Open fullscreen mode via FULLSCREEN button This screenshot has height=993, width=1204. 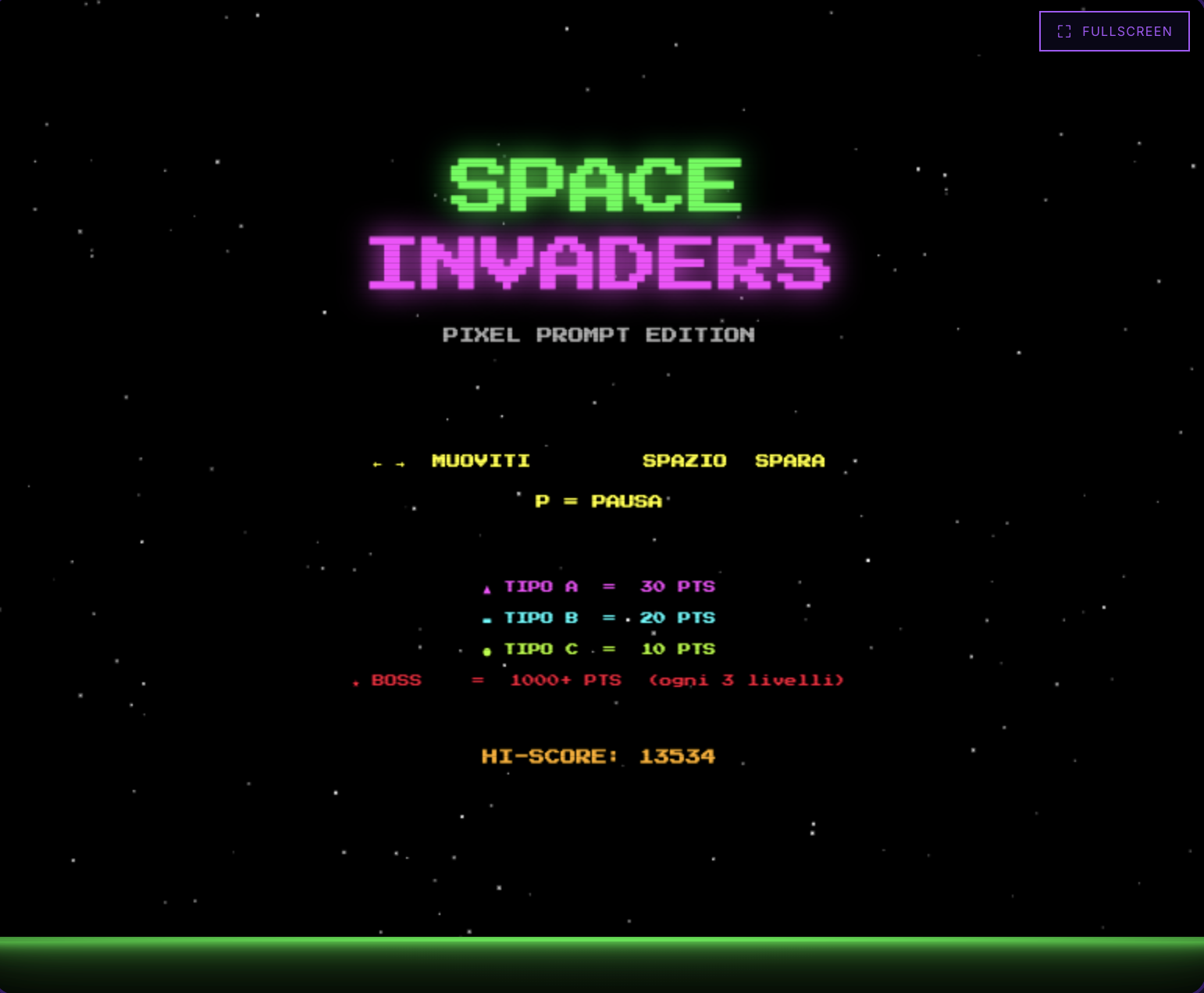(1114, 31)
